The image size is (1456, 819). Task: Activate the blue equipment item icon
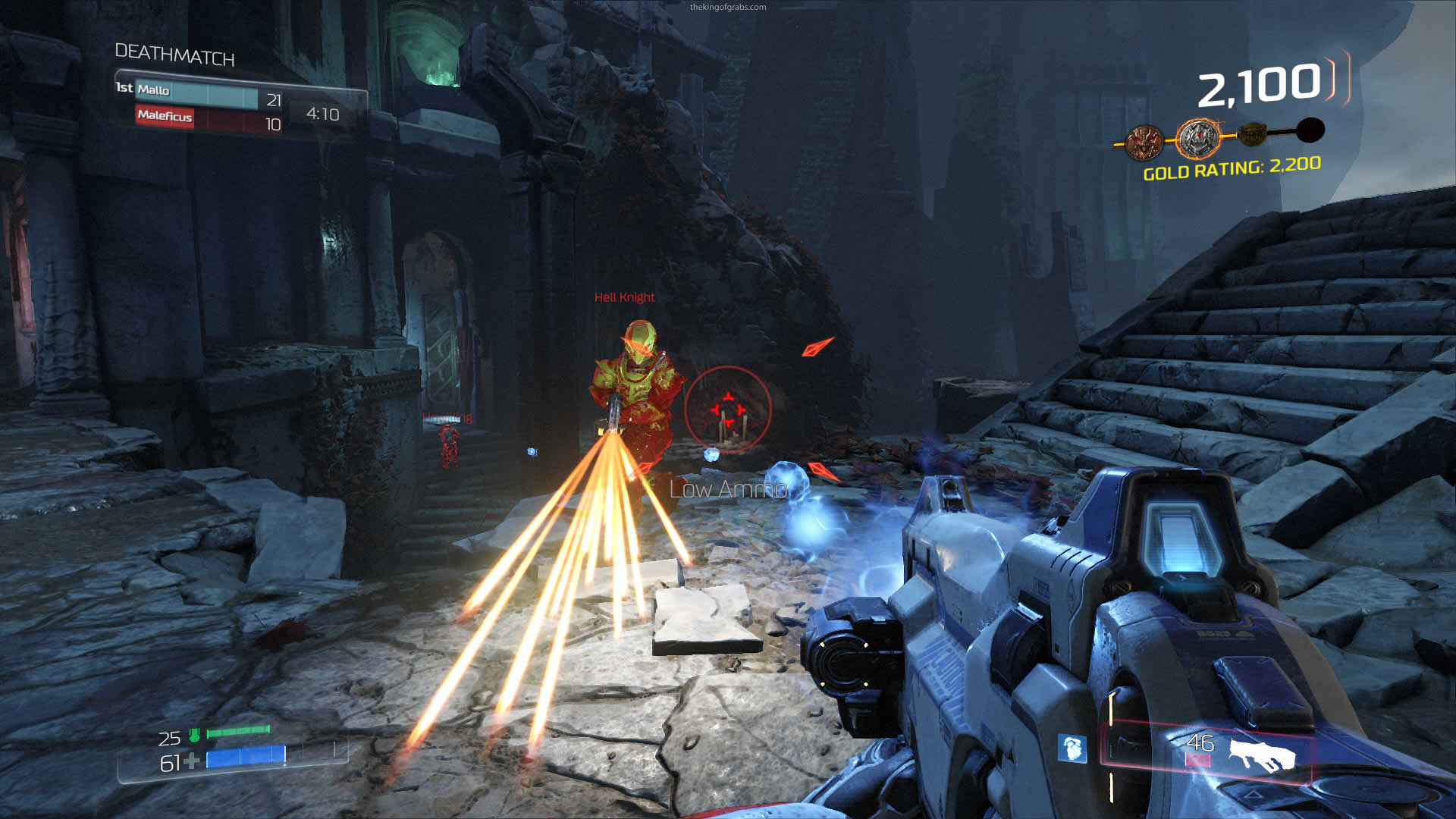[x=1072, y=748]
